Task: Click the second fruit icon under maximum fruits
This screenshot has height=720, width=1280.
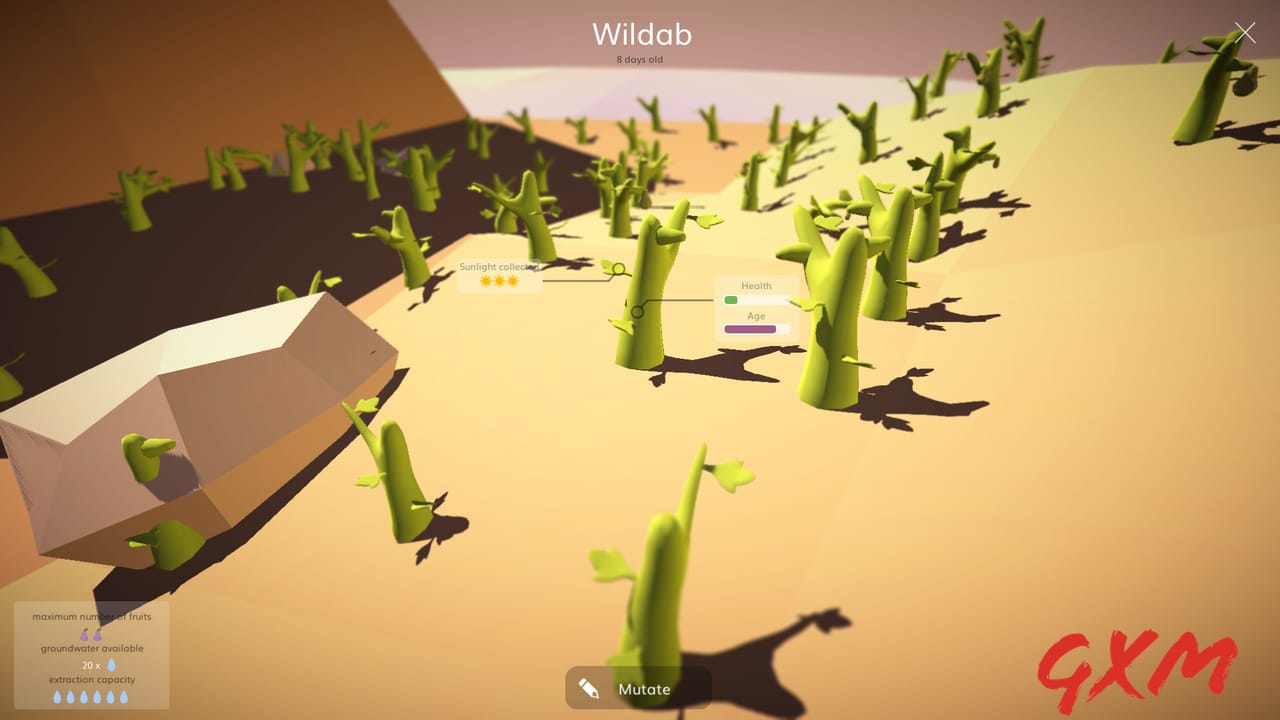Action: coord(97,634)
